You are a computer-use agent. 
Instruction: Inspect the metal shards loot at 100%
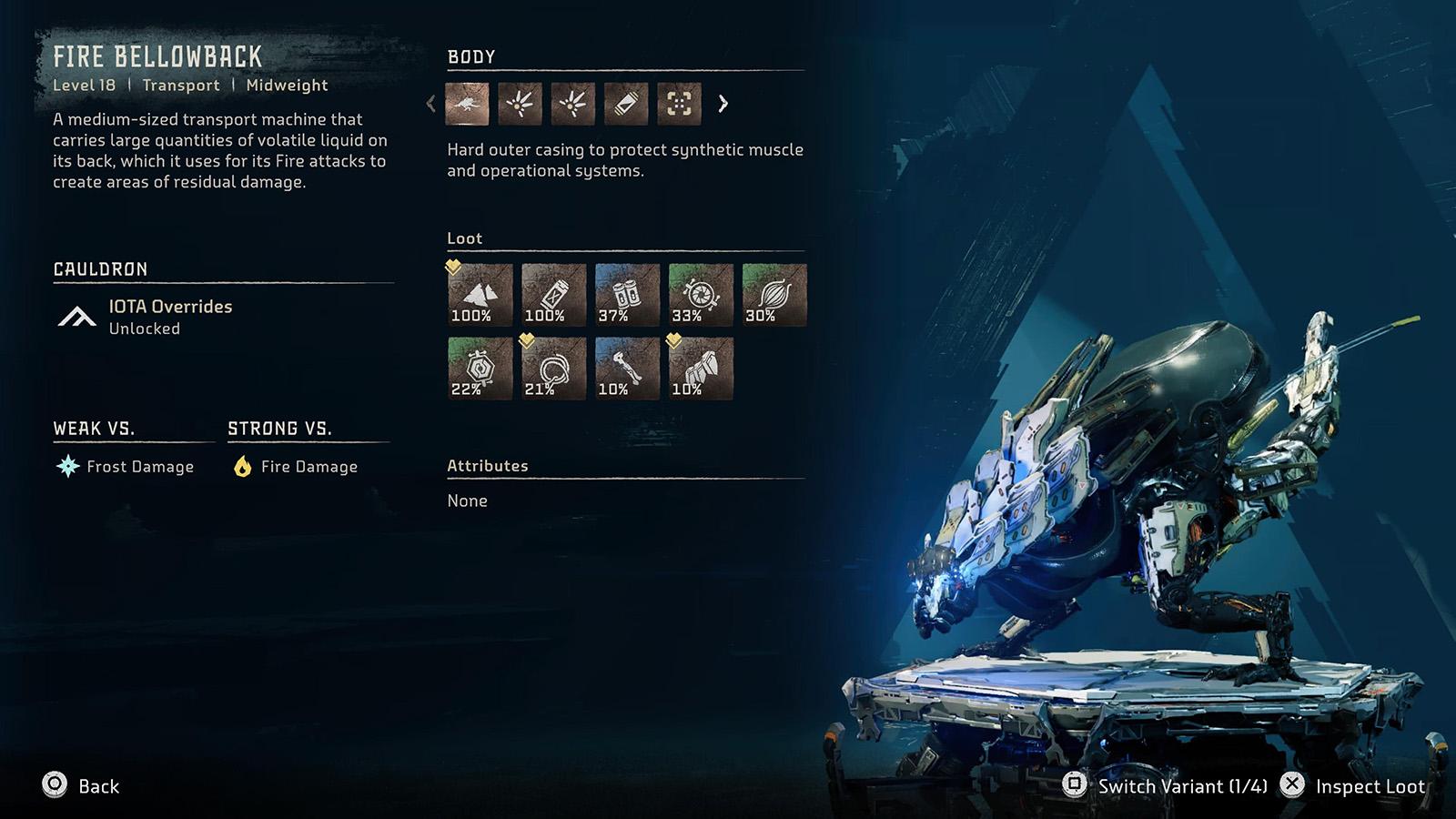480,295
